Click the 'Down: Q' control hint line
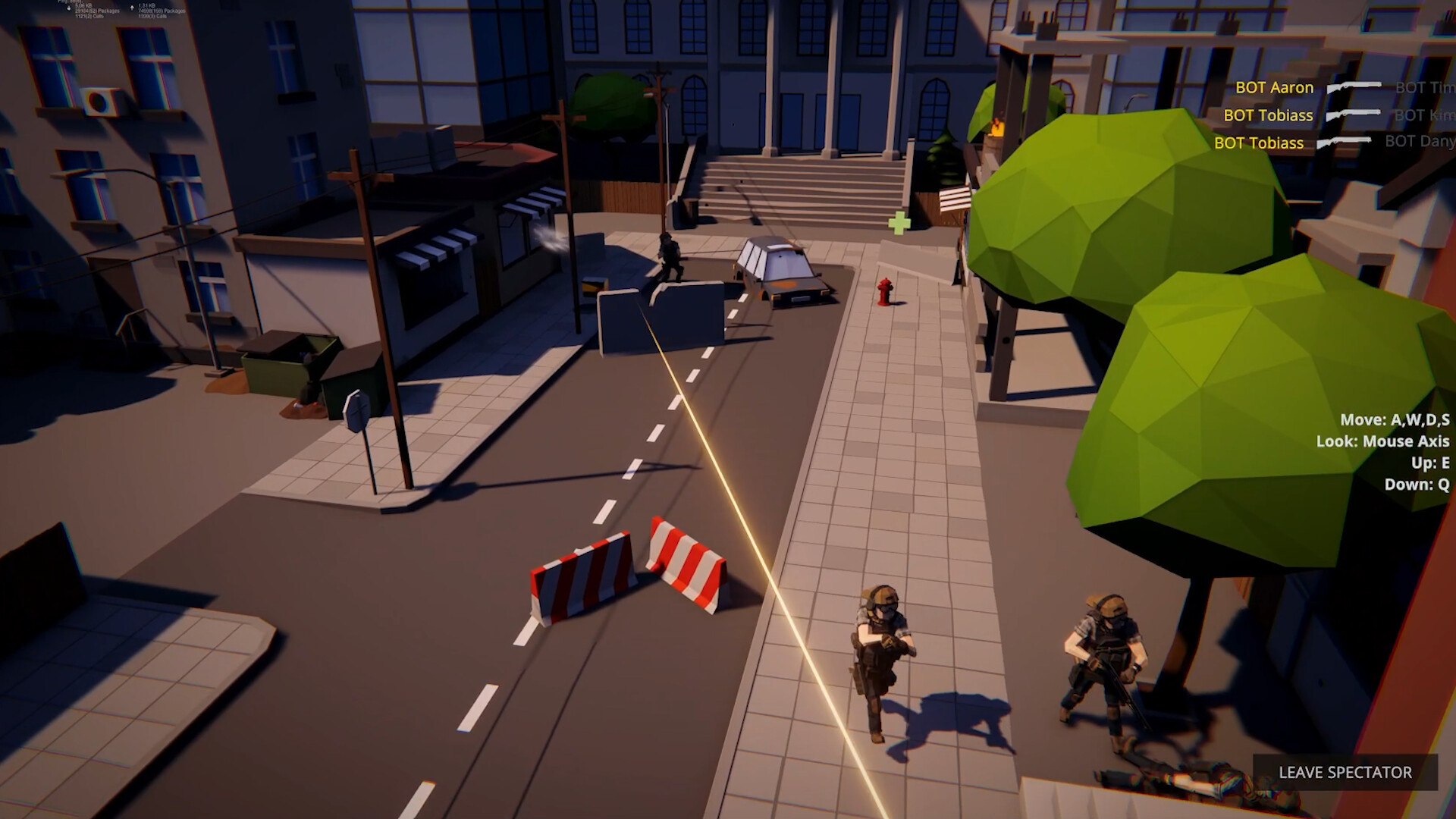Image resolution: width=1456 pixels, height=819 pixels. (x=1417, y=482)
